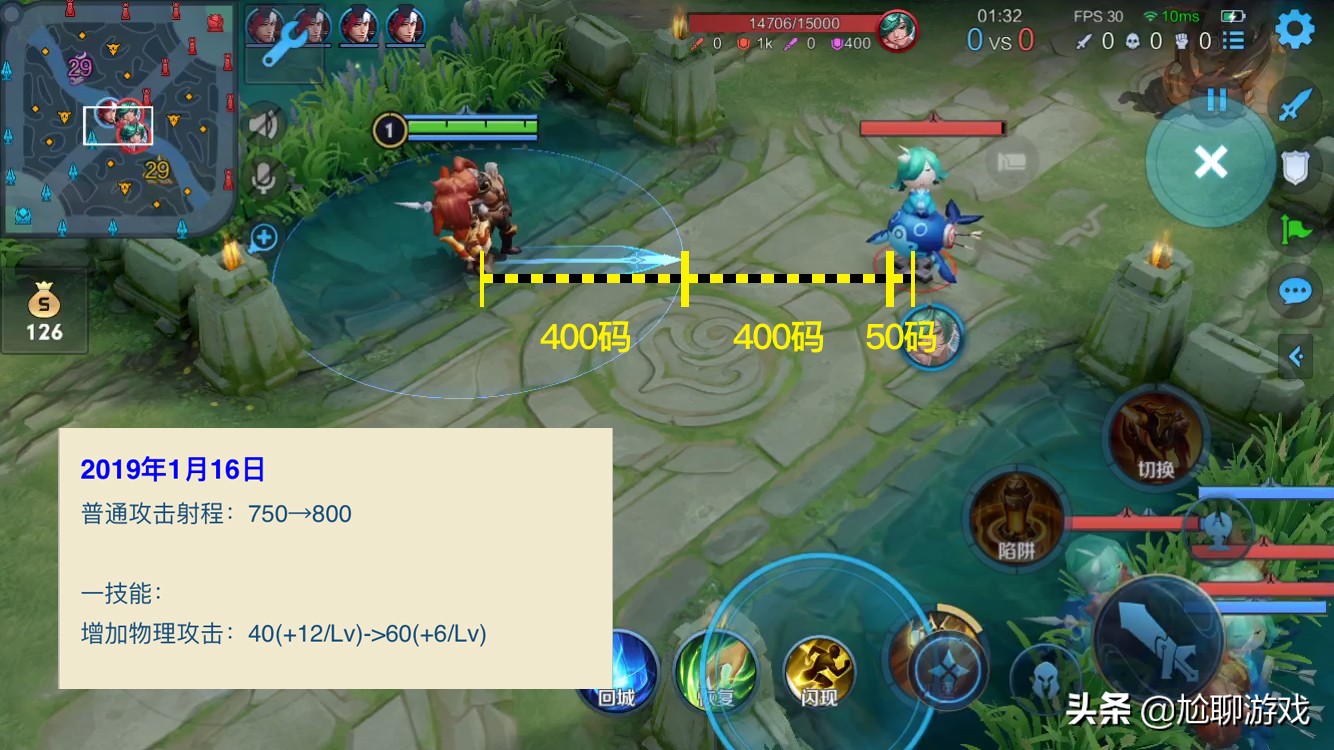Open the blue wrench tool
Viewport: 1334px width, 750px height.
pos(283,42)
